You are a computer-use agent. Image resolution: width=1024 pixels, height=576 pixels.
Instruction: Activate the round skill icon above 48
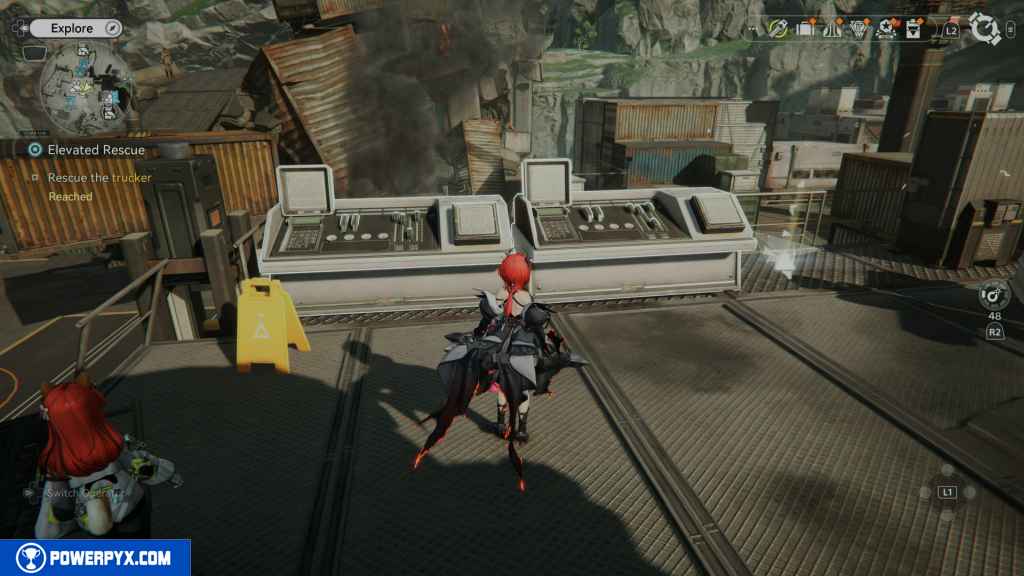click(993, 295)
